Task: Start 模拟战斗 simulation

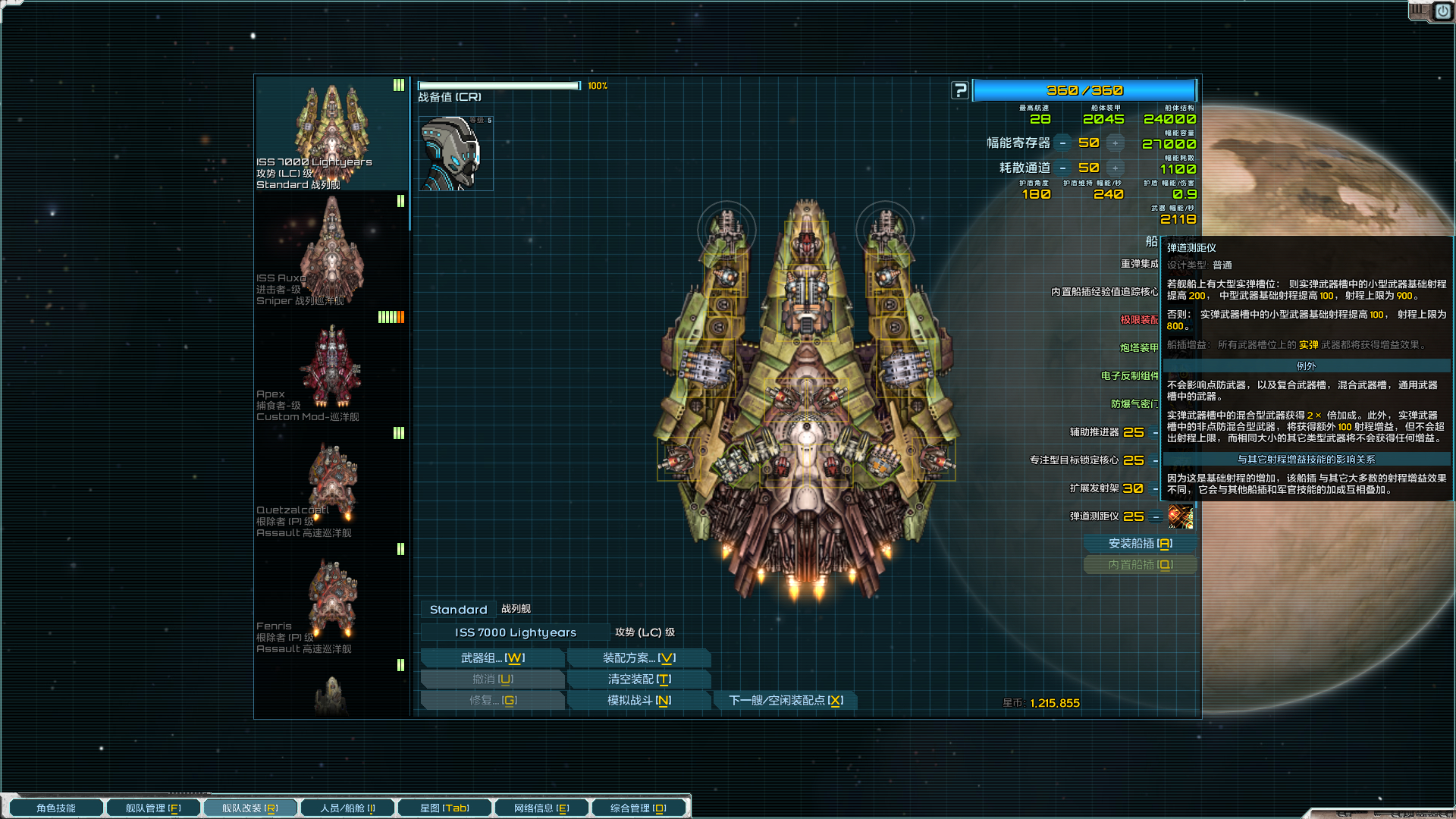Action: click(x=639, y=701)
